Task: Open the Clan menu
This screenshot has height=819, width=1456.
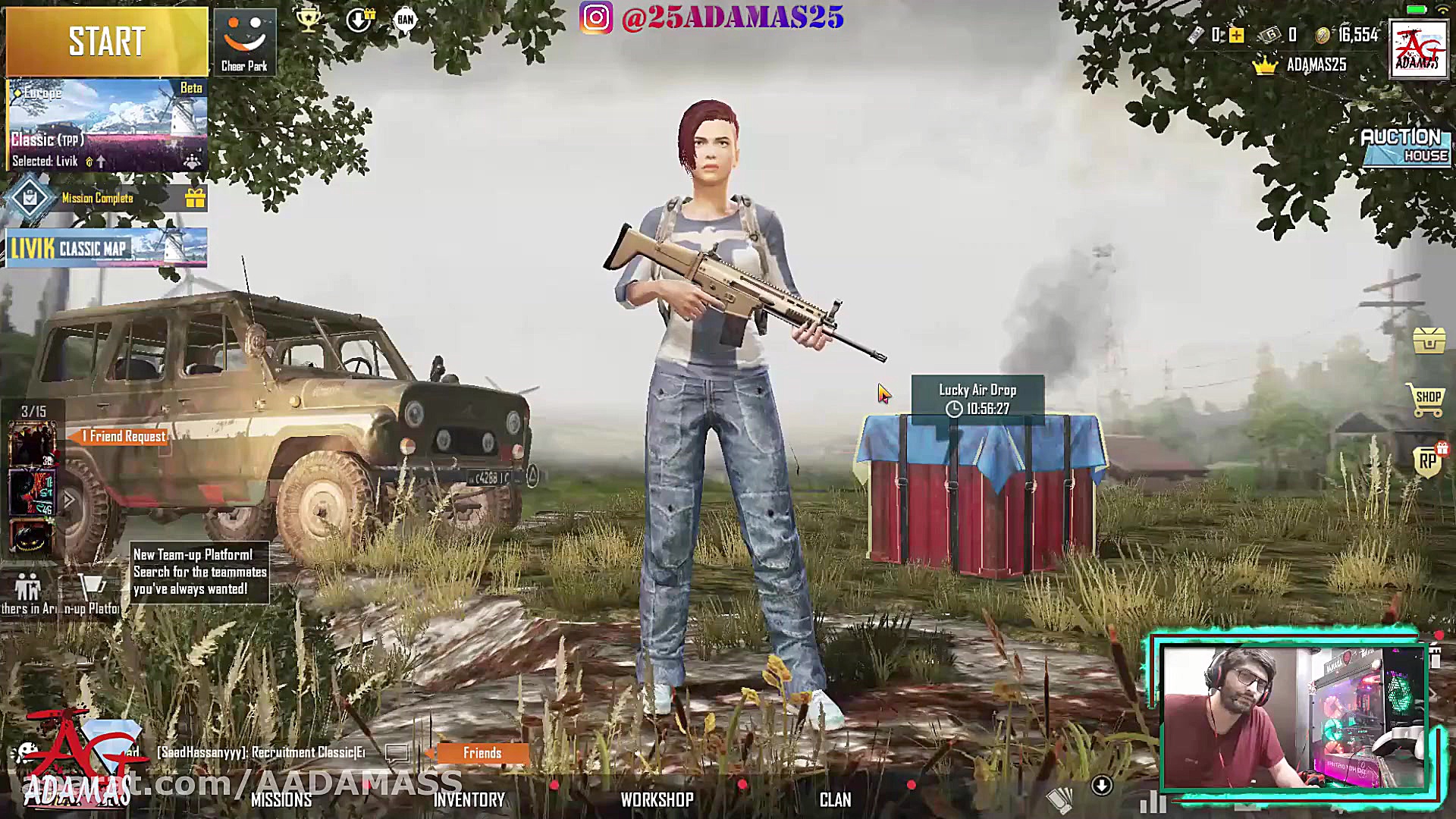Action: click(835, 800)
